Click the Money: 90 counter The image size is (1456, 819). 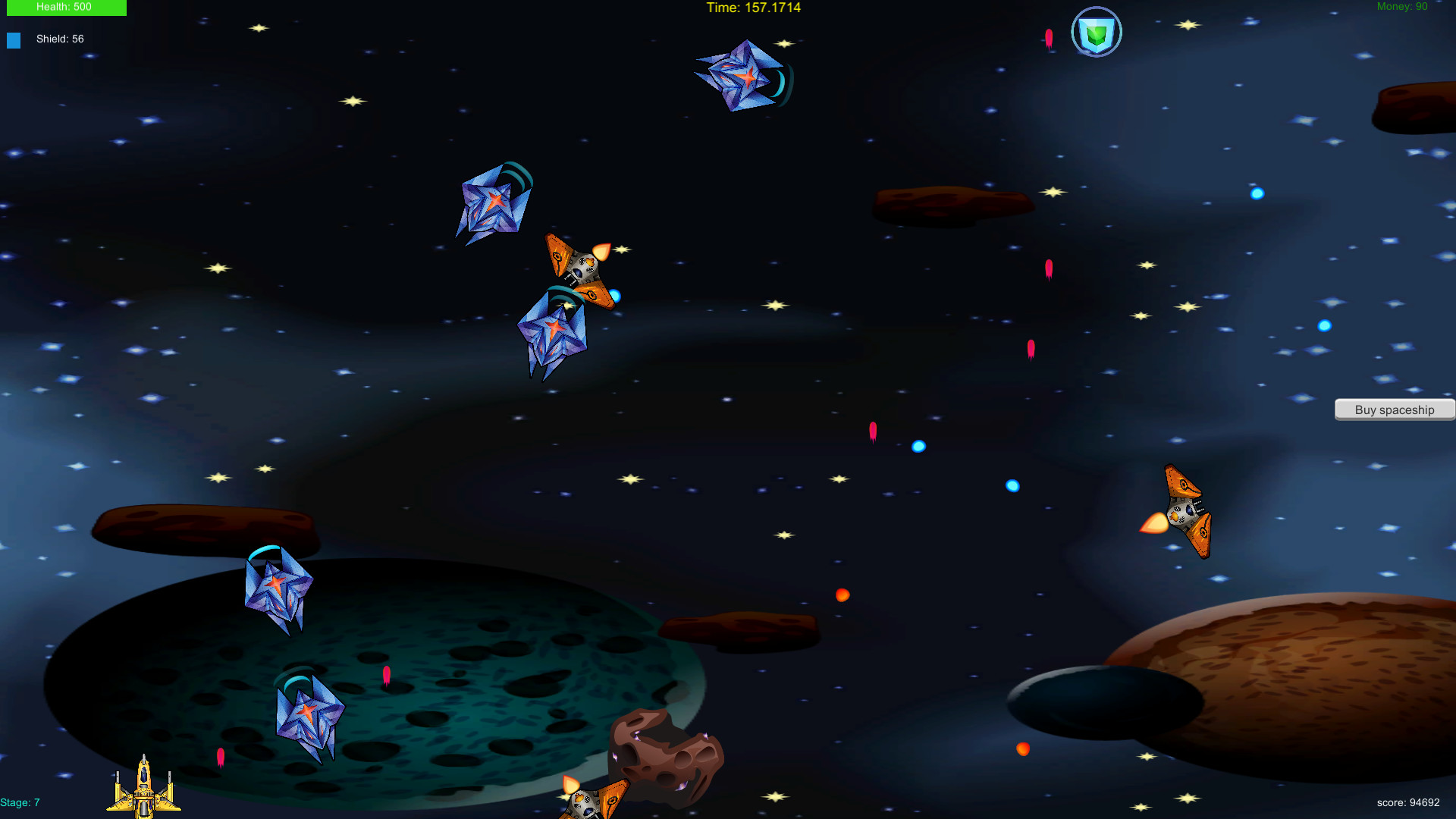click(1402, 6)
